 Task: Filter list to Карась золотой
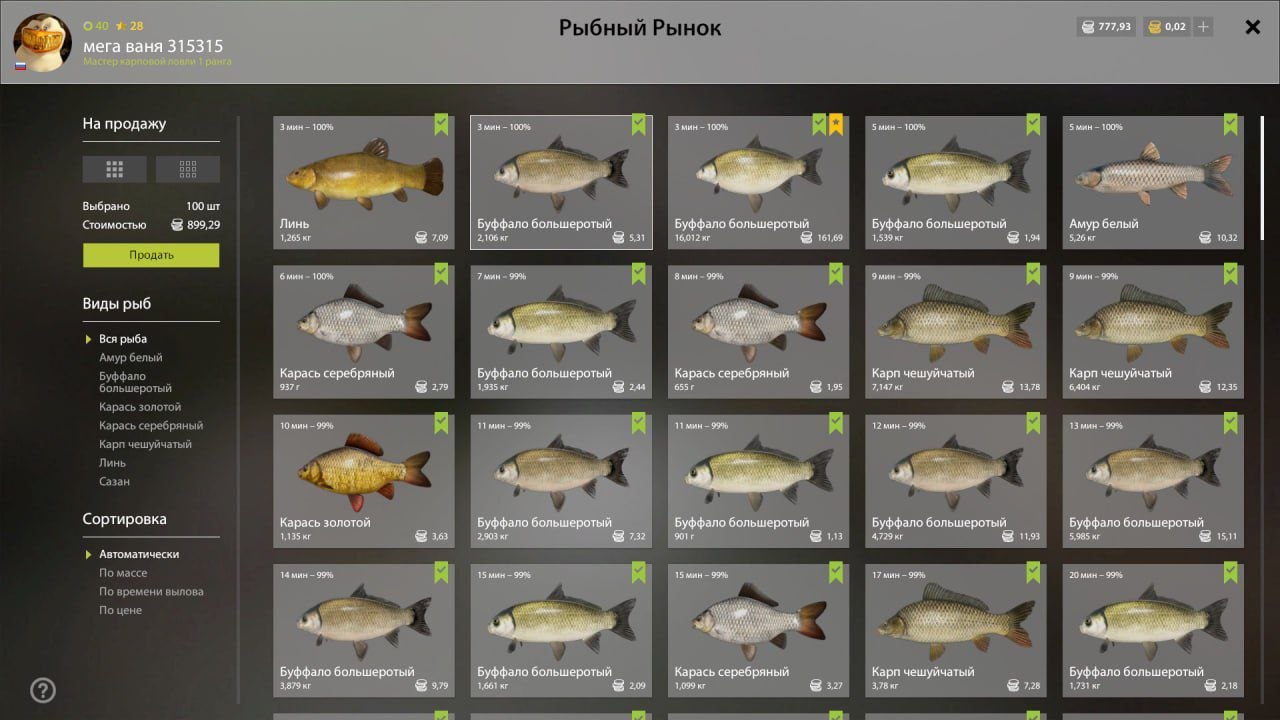pyautogui.click(x=140, y=407)
